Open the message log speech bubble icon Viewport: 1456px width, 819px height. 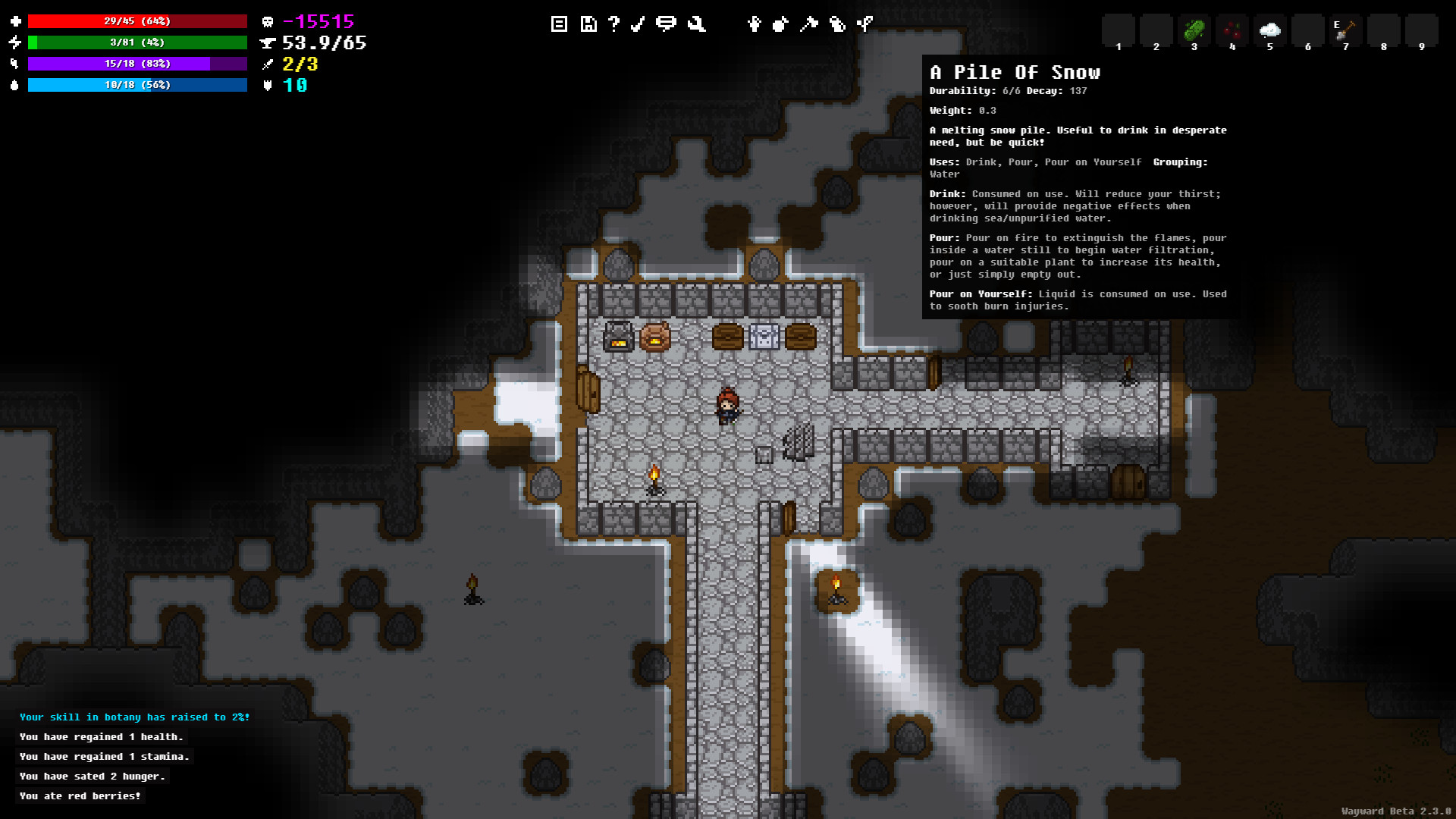(x=667, y=24)
